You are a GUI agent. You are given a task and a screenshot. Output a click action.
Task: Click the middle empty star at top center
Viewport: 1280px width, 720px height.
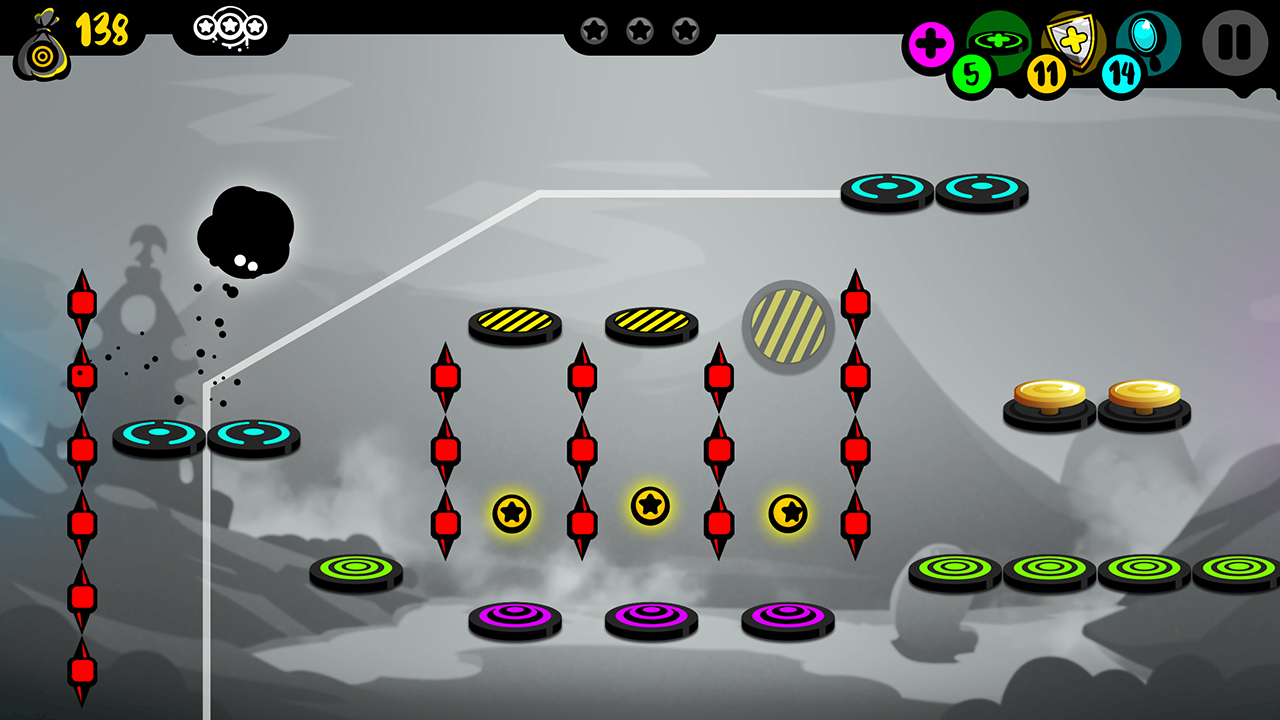(641, 31)
